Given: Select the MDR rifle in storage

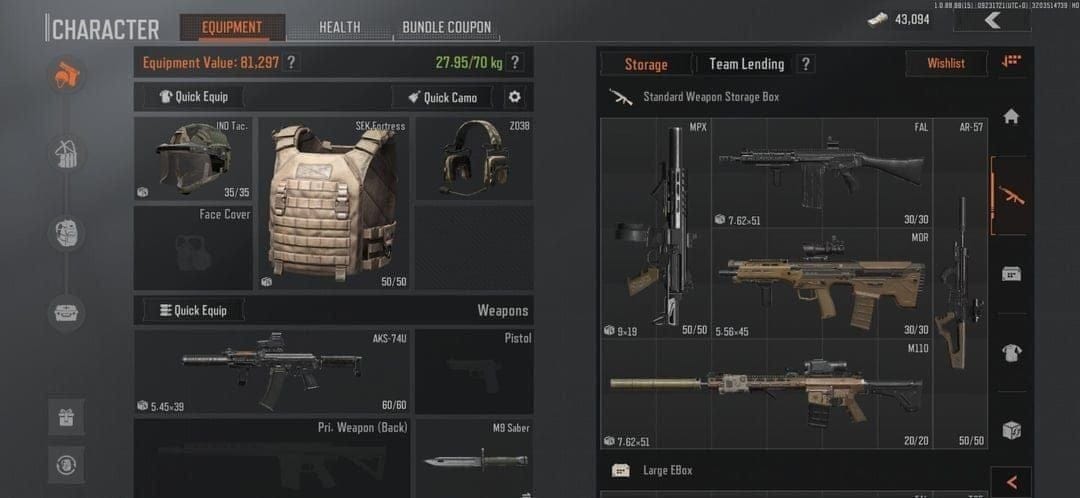Looking at the screenshot, I should (822, 283).
